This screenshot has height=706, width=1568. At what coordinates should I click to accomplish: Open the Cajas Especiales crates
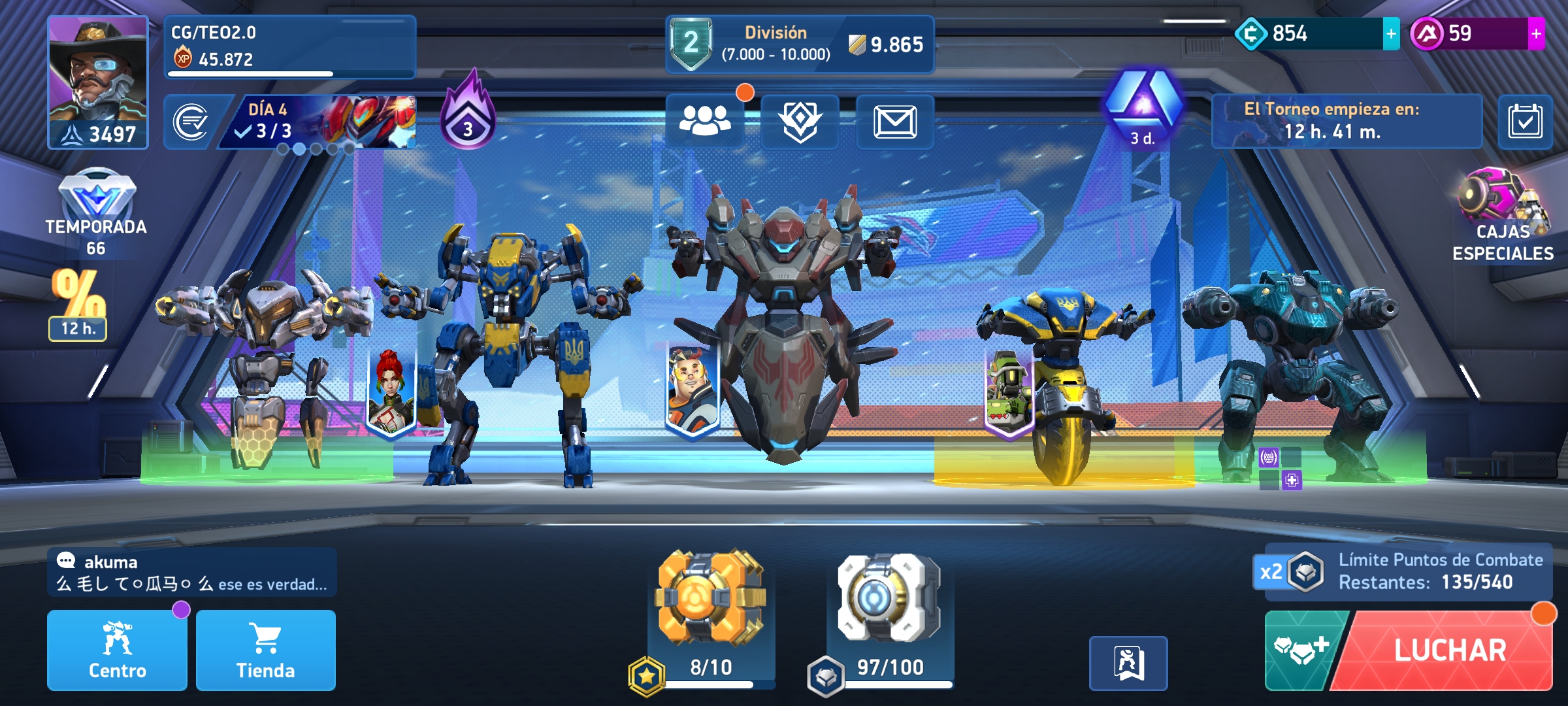1503,216
